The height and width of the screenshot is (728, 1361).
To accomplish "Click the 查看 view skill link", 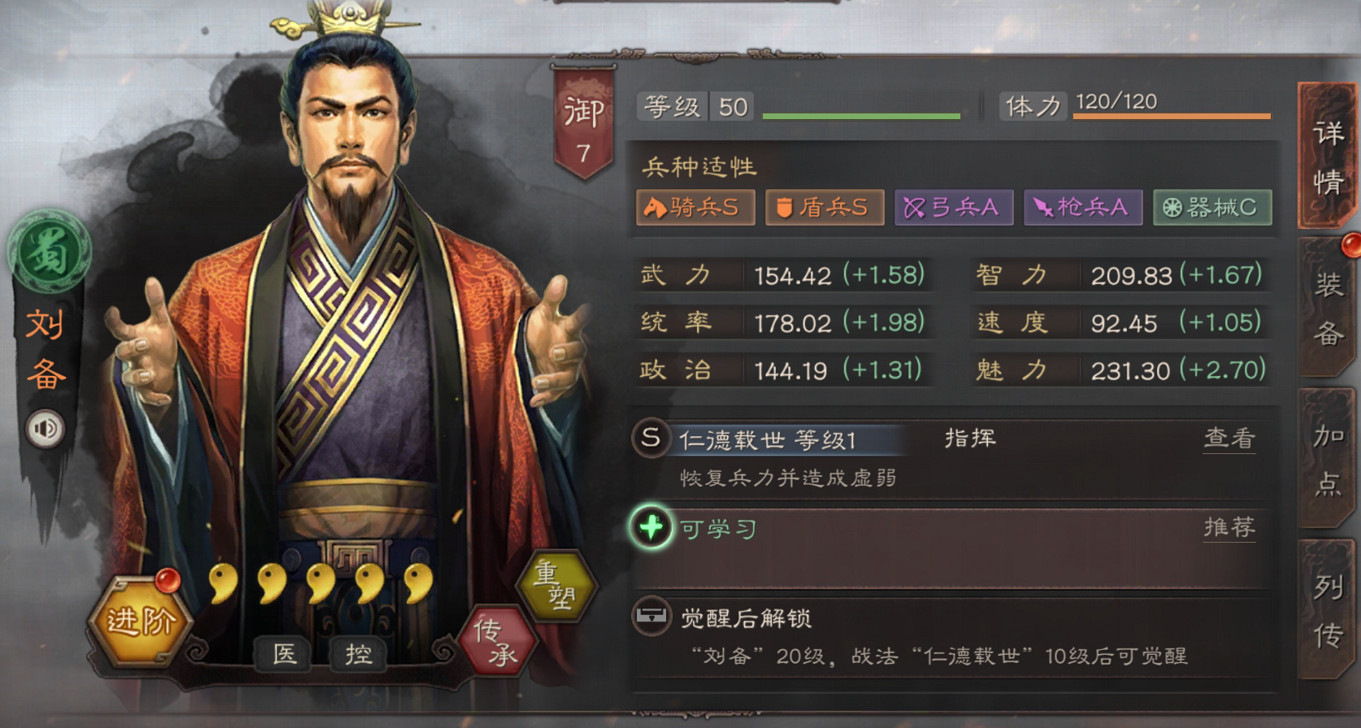I will (1228, 438).
